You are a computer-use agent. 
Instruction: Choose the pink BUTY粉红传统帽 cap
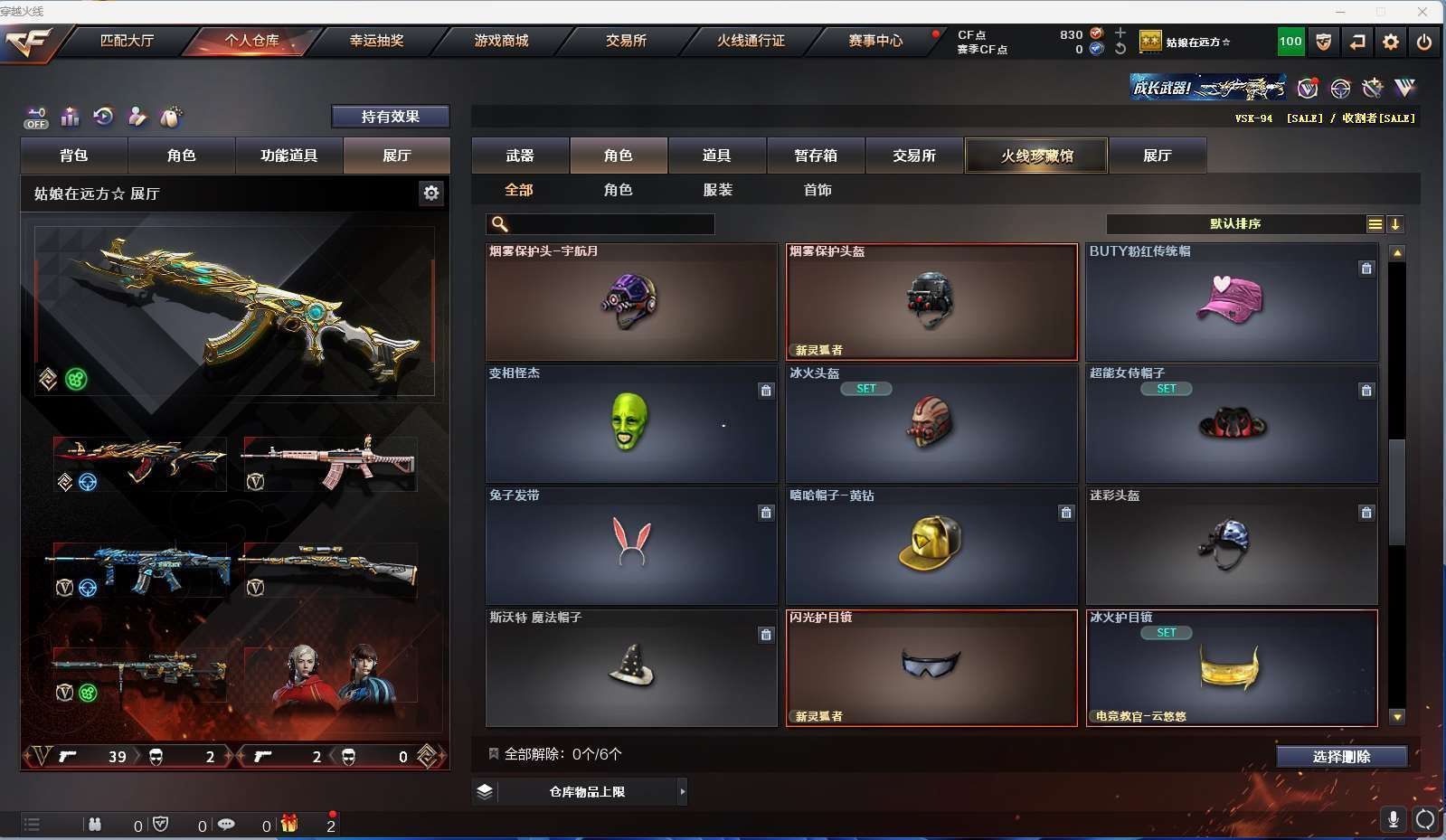pos(1231,301)
